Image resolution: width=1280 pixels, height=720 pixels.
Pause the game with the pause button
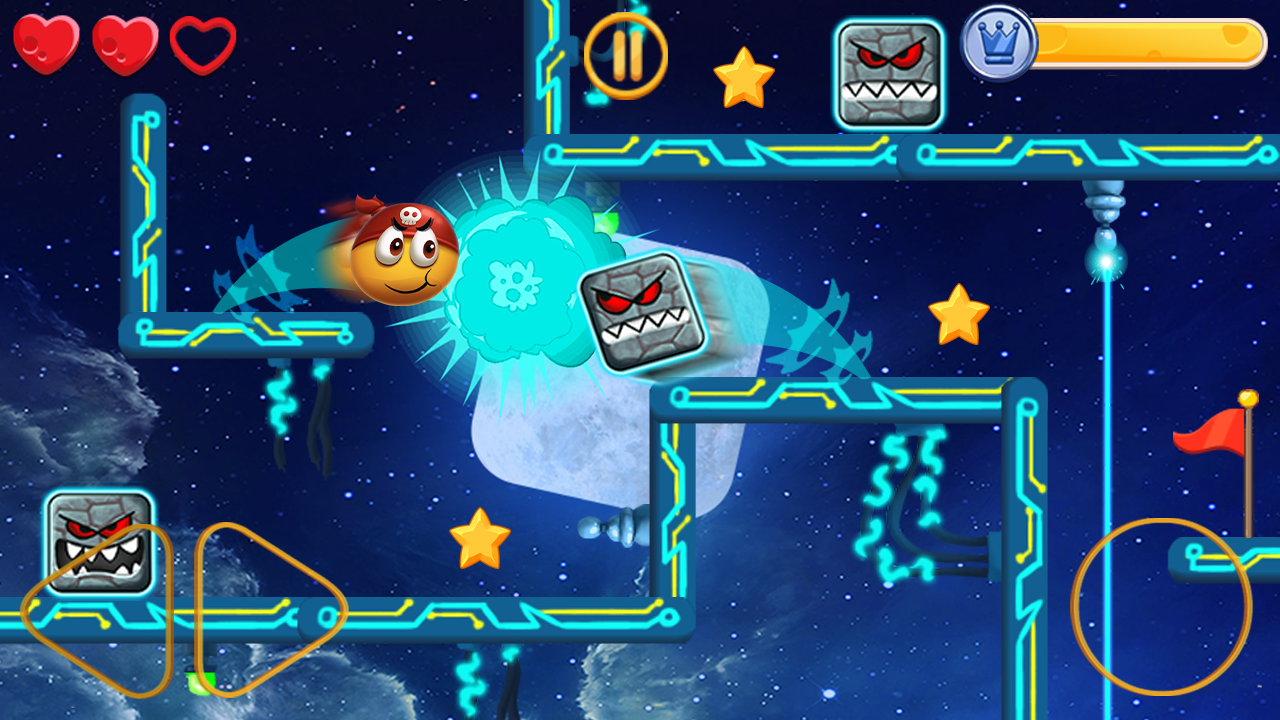click(x=626, y=55)
